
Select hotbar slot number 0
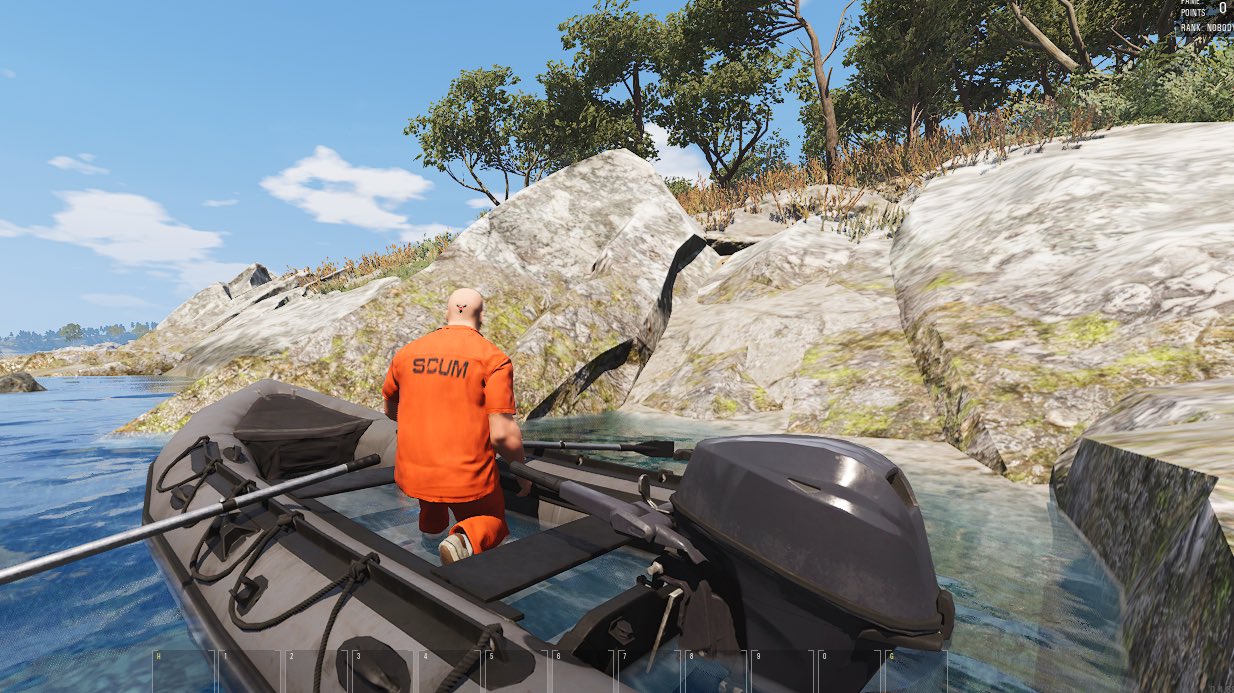point(850,671)
